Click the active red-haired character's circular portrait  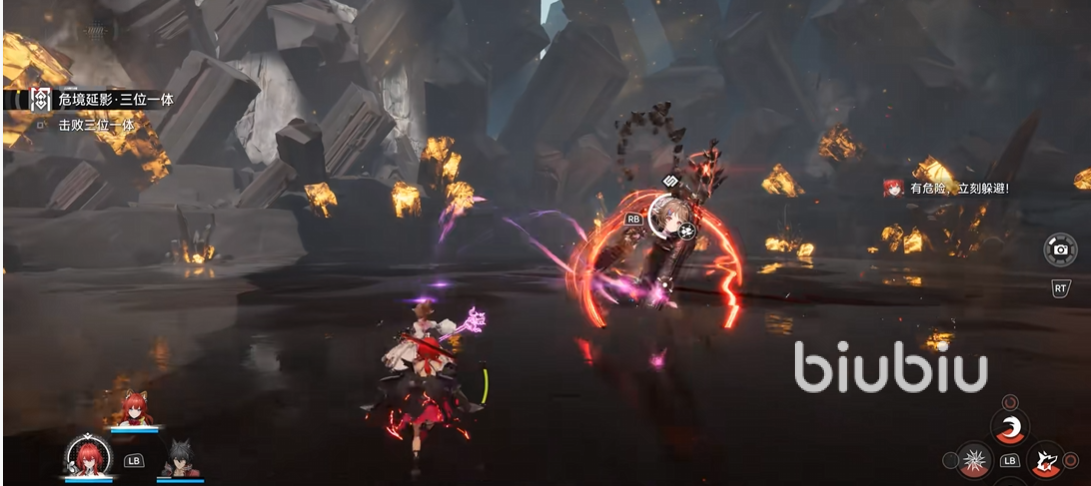point(88,458)
